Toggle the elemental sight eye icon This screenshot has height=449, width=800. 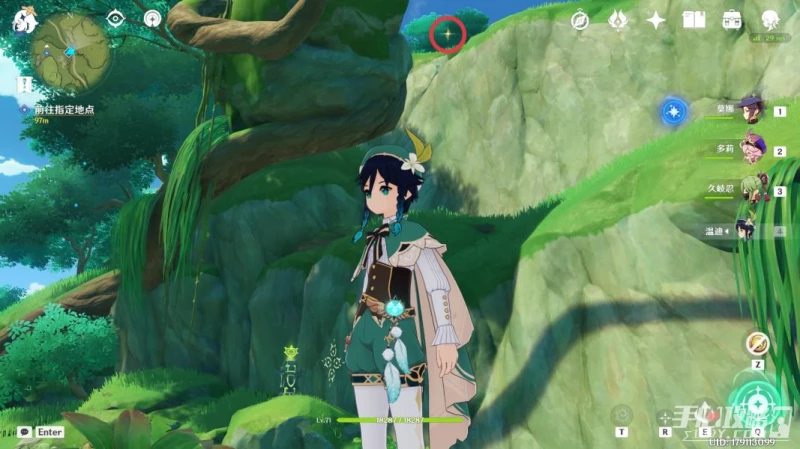(115, 18)
